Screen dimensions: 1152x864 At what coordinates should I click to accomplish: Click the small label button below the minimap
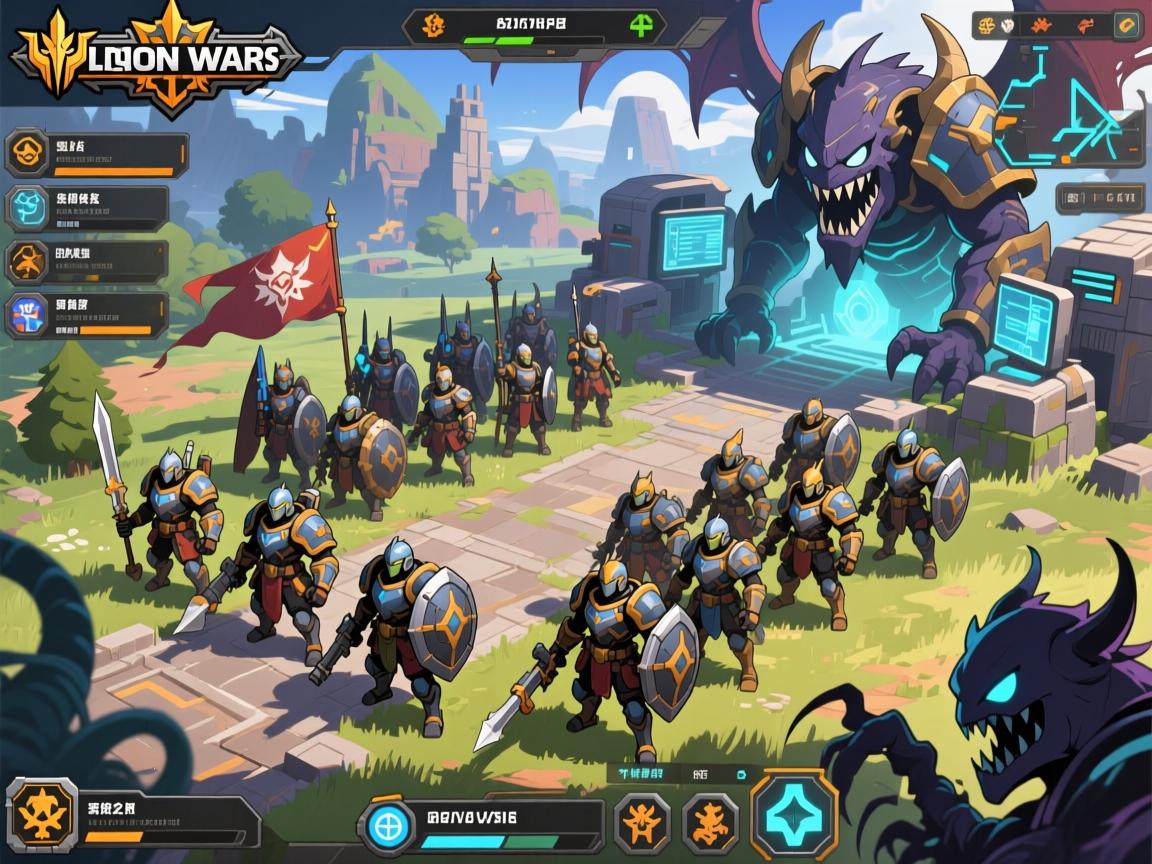point(1099,196)
